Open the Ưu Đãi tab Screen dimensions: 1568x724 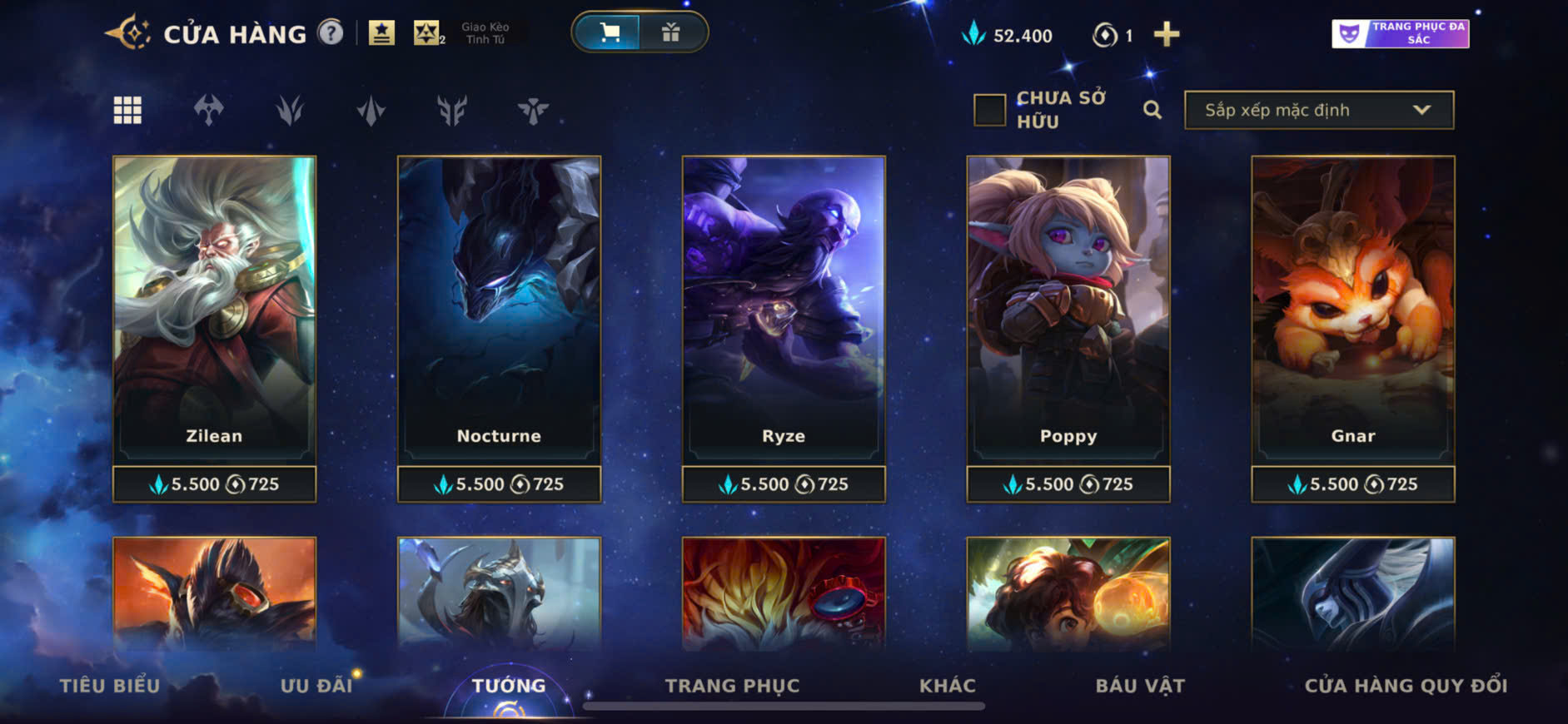pyautogui.click(x=316, y=685)
